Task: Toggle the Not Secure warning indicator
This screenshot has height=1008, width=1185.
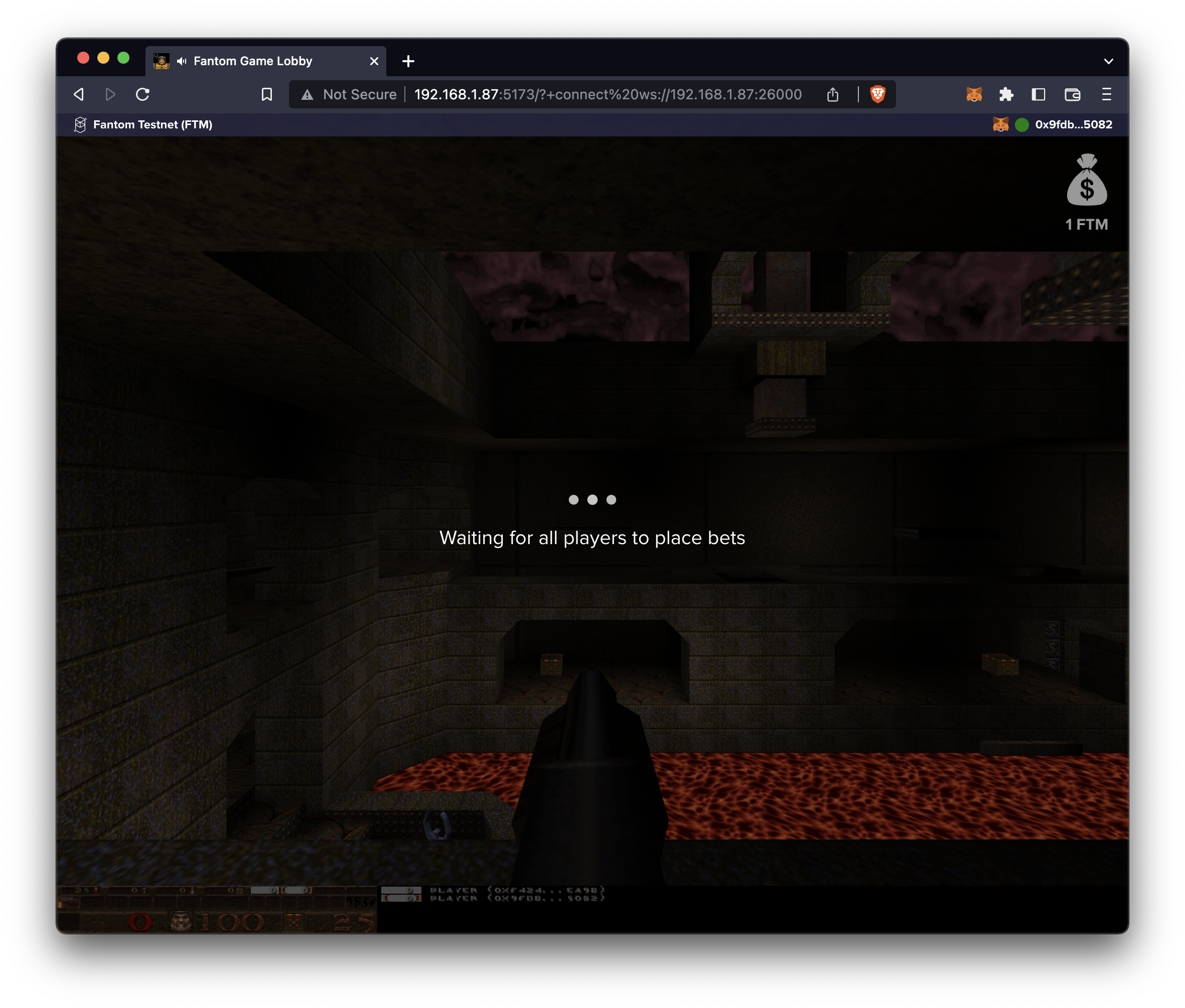Action: pos(349,94)
